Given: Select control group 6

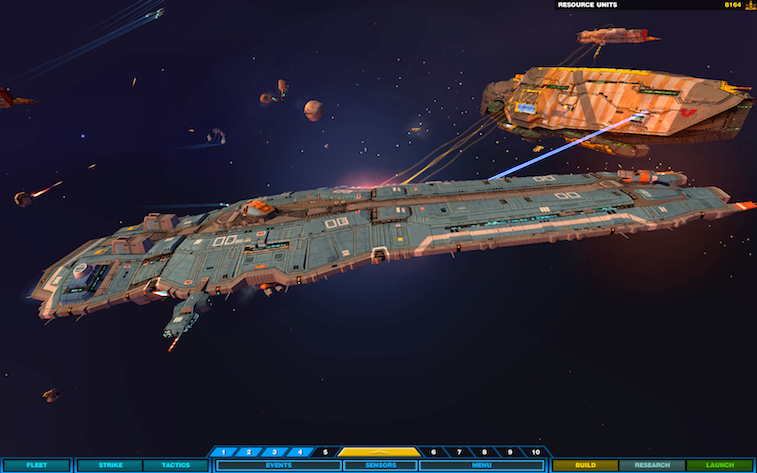Looking at the screenshot, I should [433, 452].
